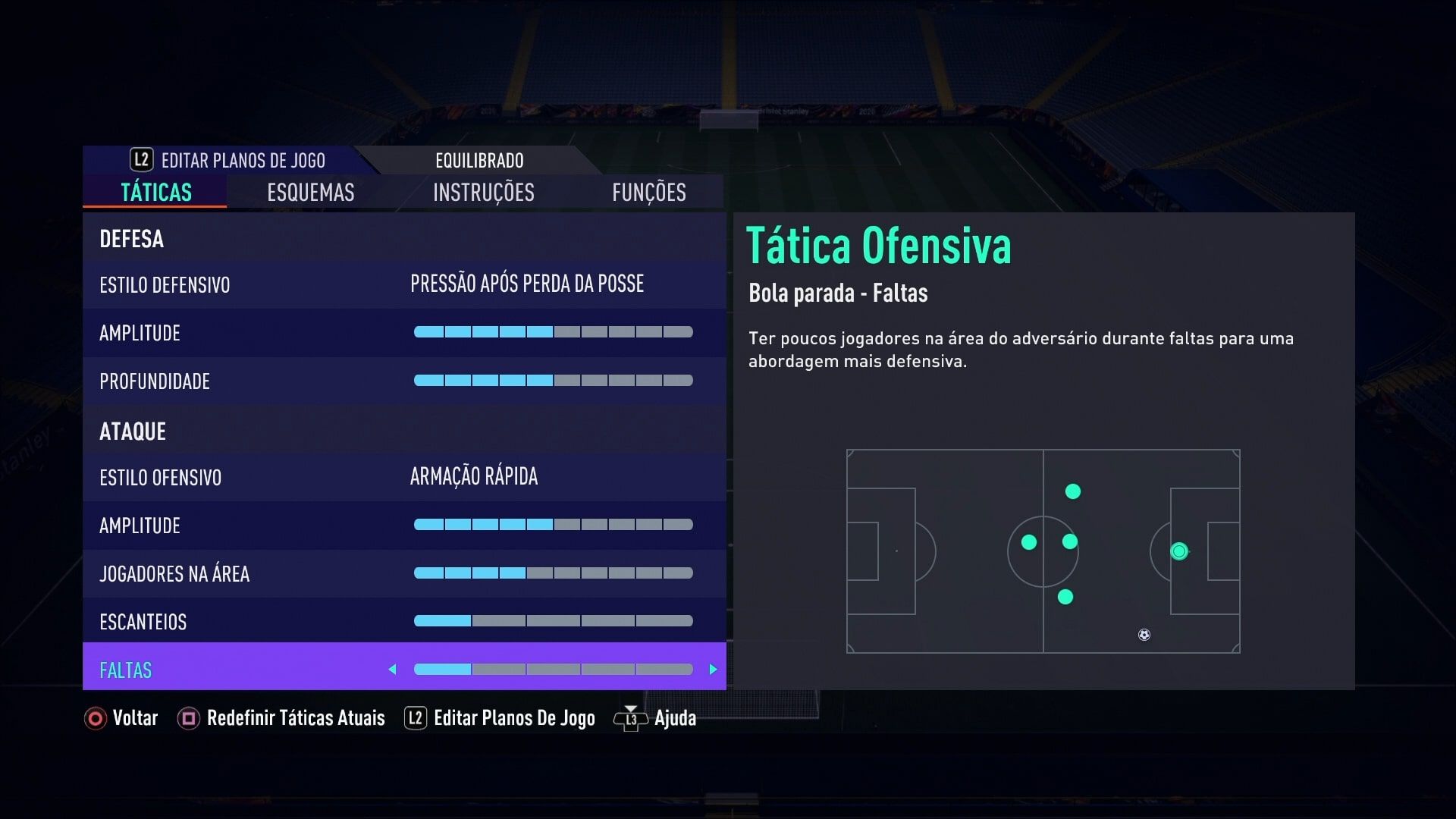Click the L2 Editar Planos De Jogo icon
The width and height of the screenshot is (1456, 819).
point(415,717)
